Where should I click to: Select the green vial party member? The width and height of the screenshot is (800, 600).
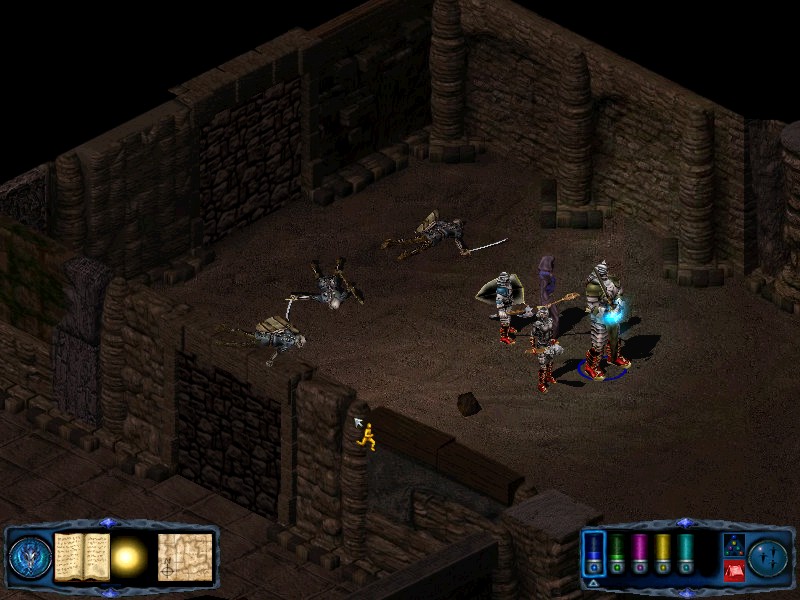tap(618, 553)
